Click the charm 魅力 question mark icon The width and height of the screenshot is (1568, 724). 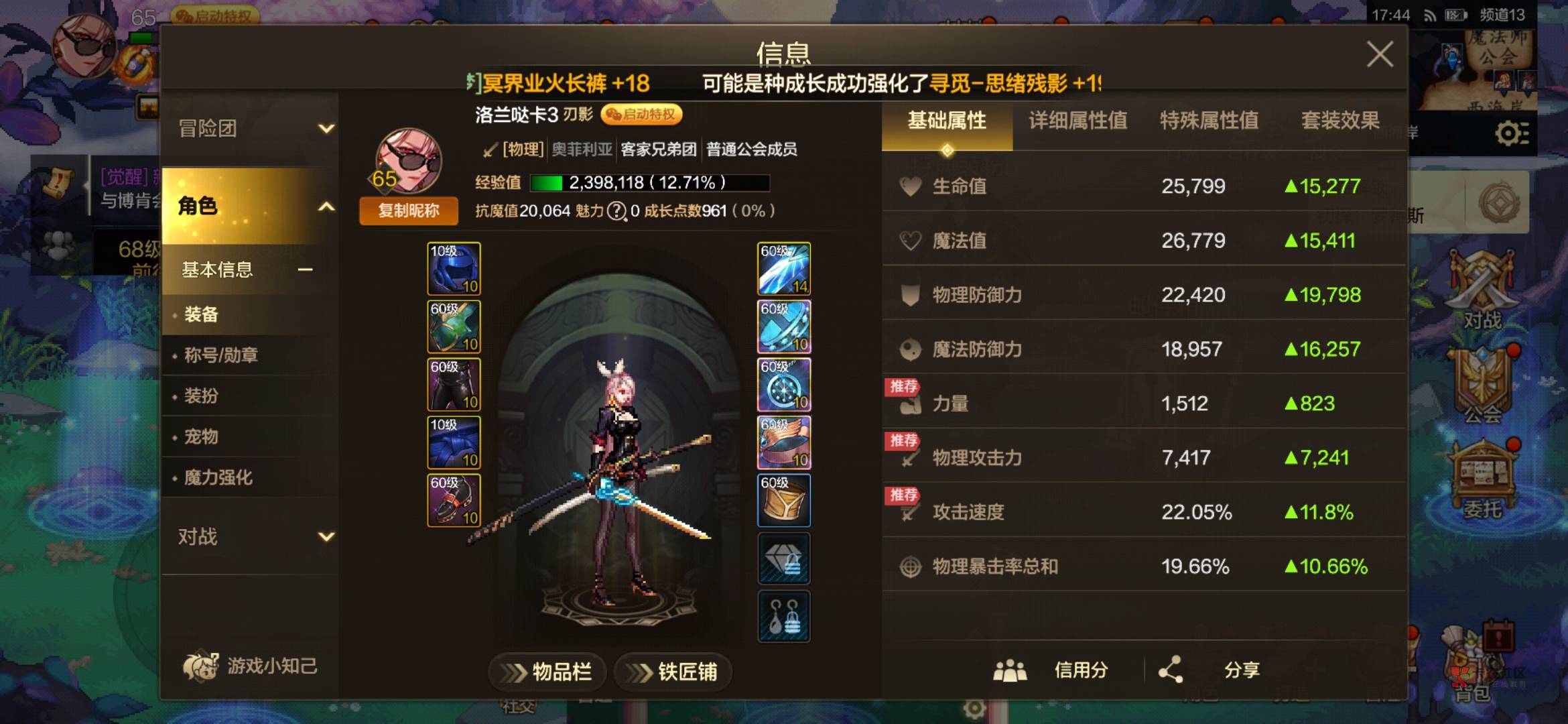tap(616, 211)
